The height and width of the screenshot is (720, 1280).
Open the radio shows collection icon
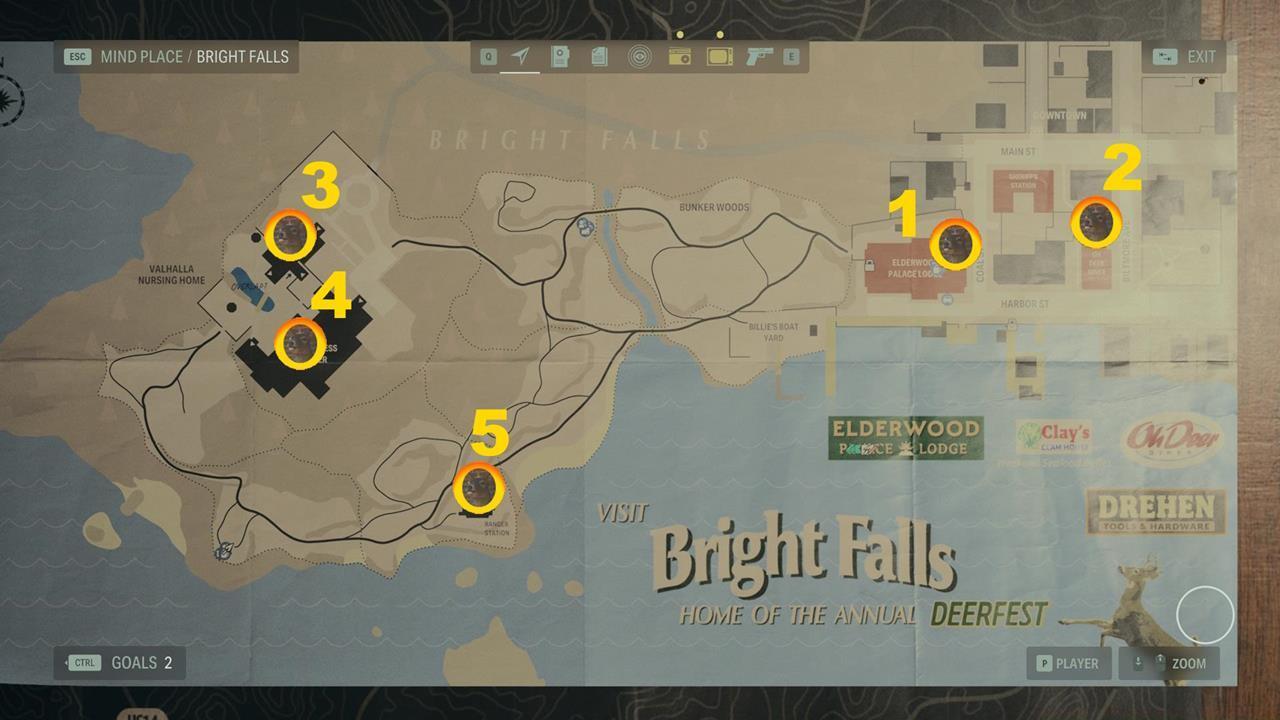[x=680, y=57]
